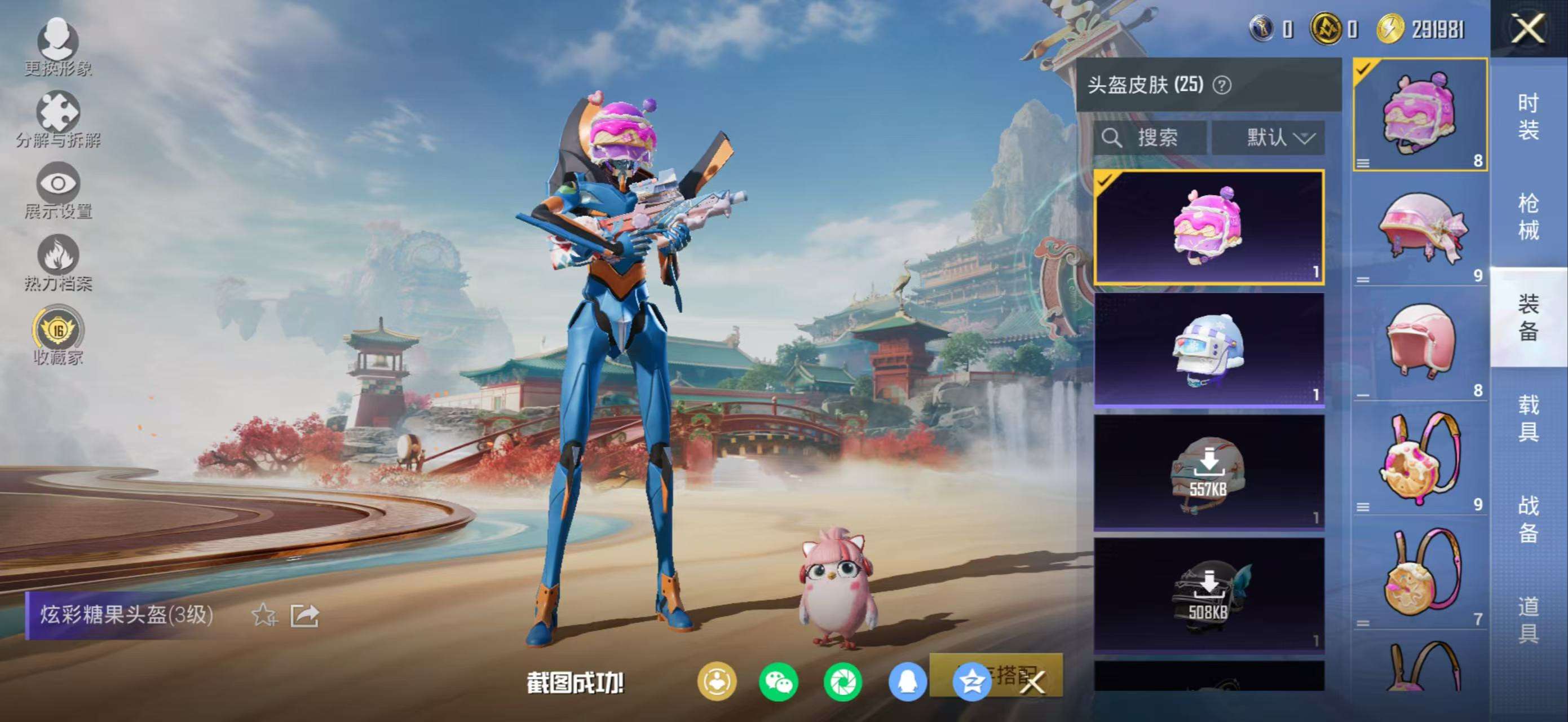Switch to the 枪械 firearms tab
The width and height of the screenshot is (1568, 722).
click(x=1528, y=217)
